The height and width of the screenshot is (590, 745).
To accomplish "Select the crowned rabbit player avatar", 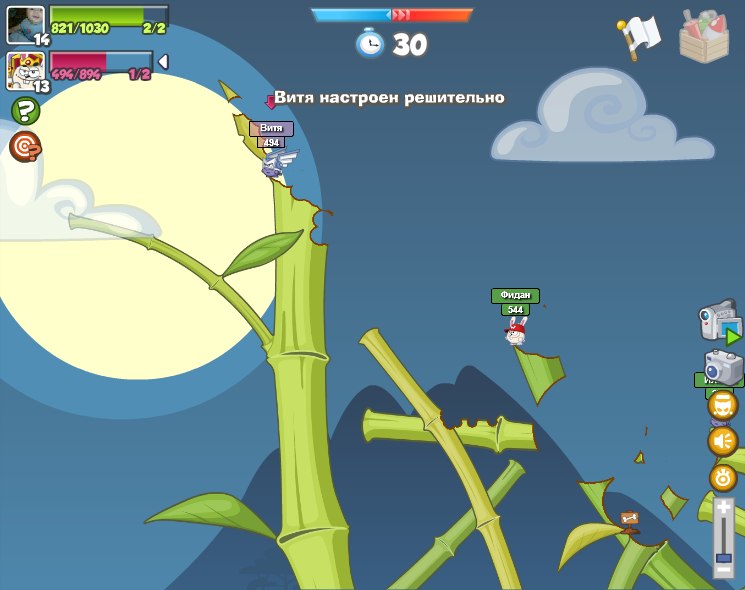I will coord(25,71).
